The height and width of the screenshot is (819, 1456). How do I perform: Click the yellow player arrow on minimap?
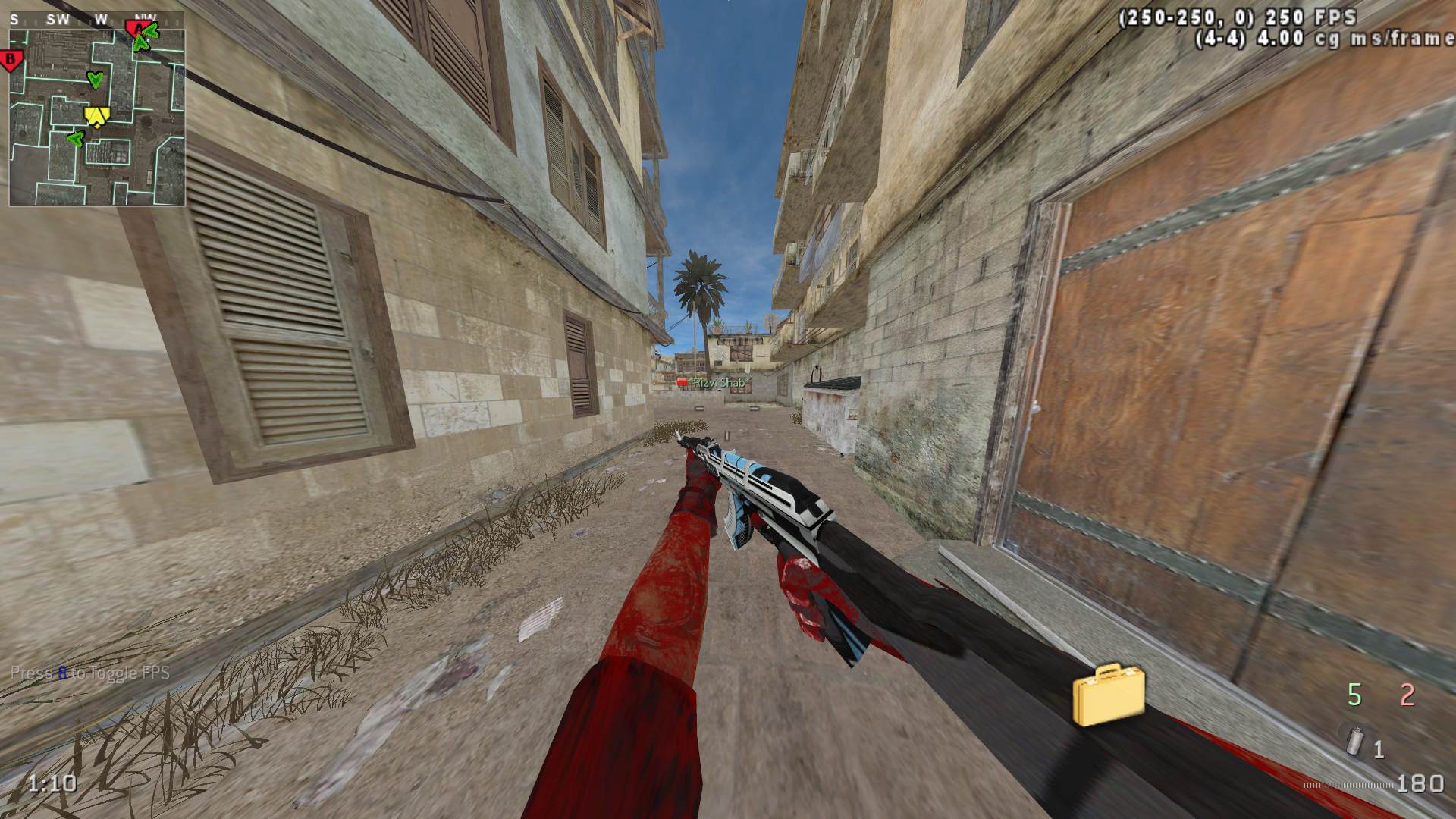[x=96, y=115]
